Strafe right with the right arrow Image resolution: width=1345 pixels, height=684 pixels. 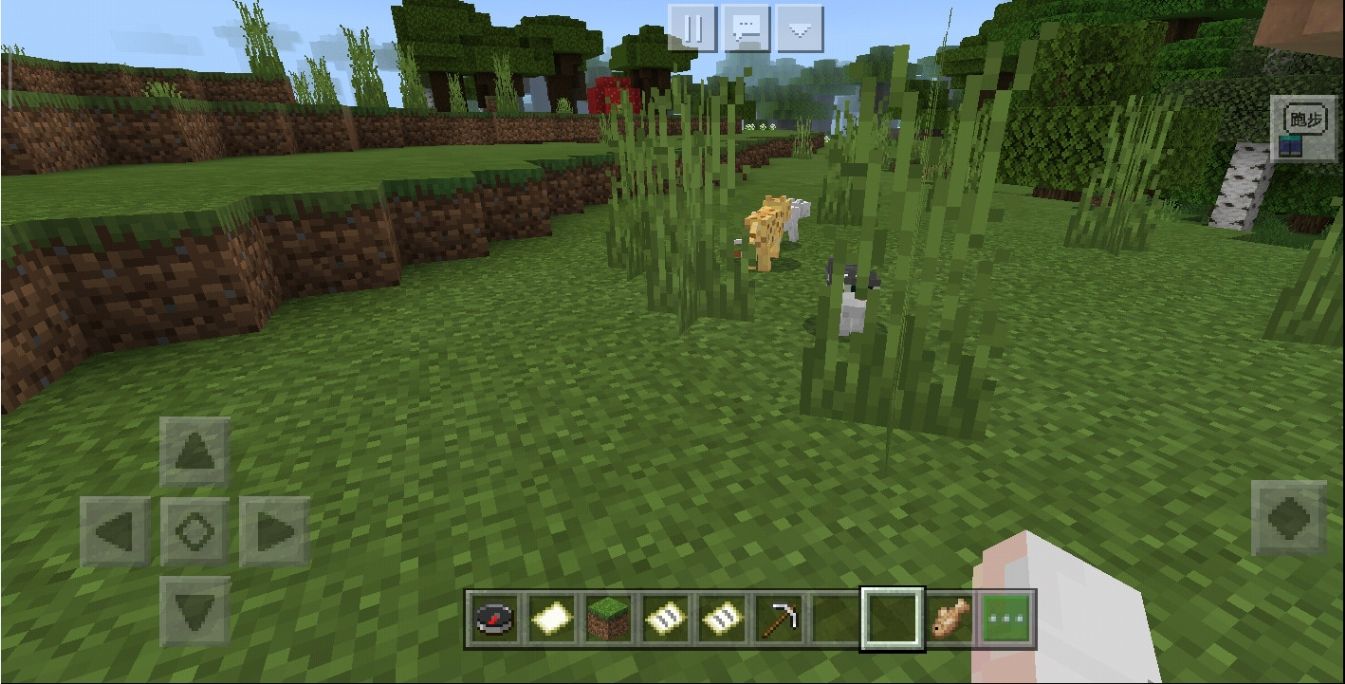tap(274, 532)
